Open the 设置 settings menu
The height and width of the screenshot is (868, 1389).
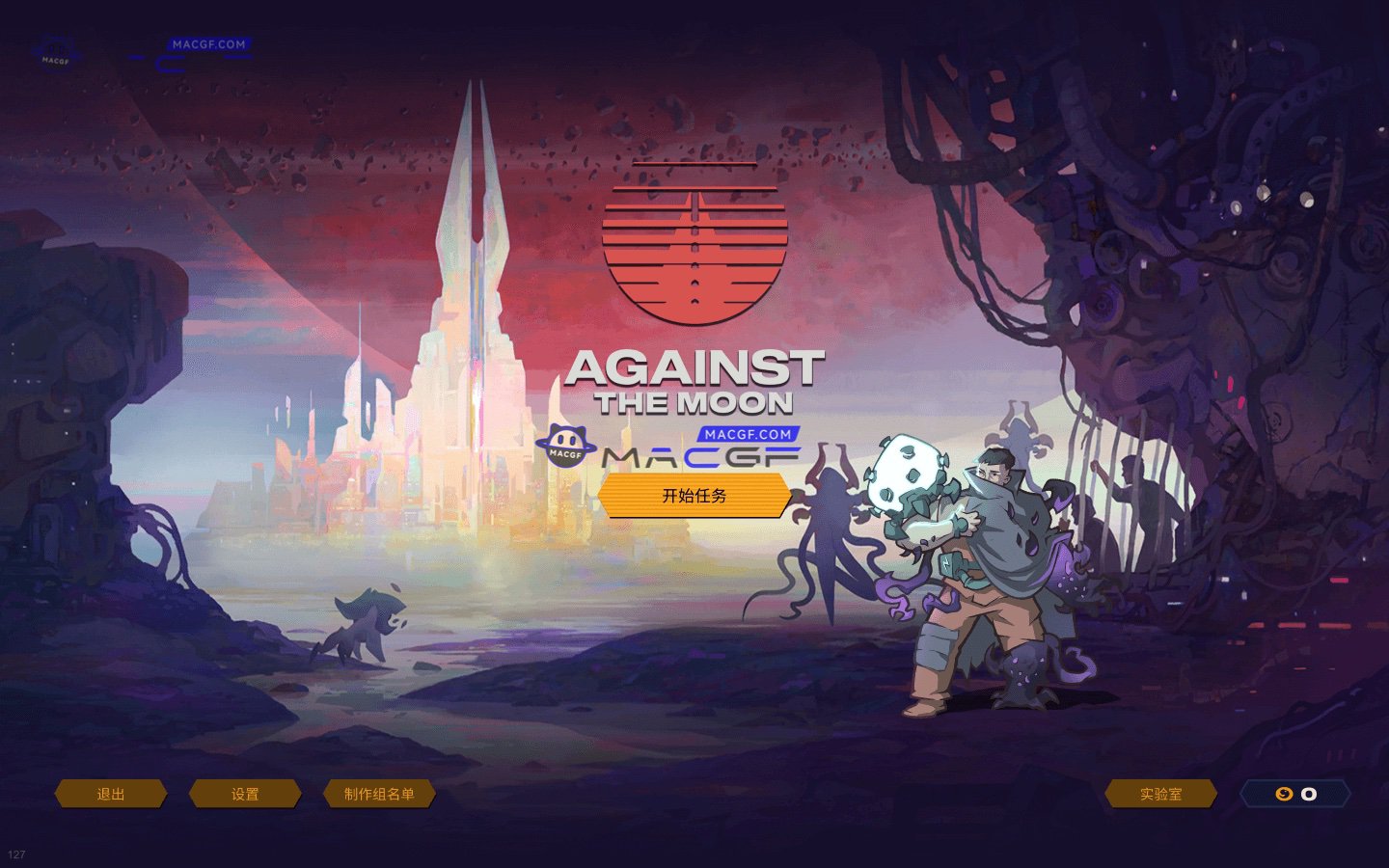(x=245, y=794)
